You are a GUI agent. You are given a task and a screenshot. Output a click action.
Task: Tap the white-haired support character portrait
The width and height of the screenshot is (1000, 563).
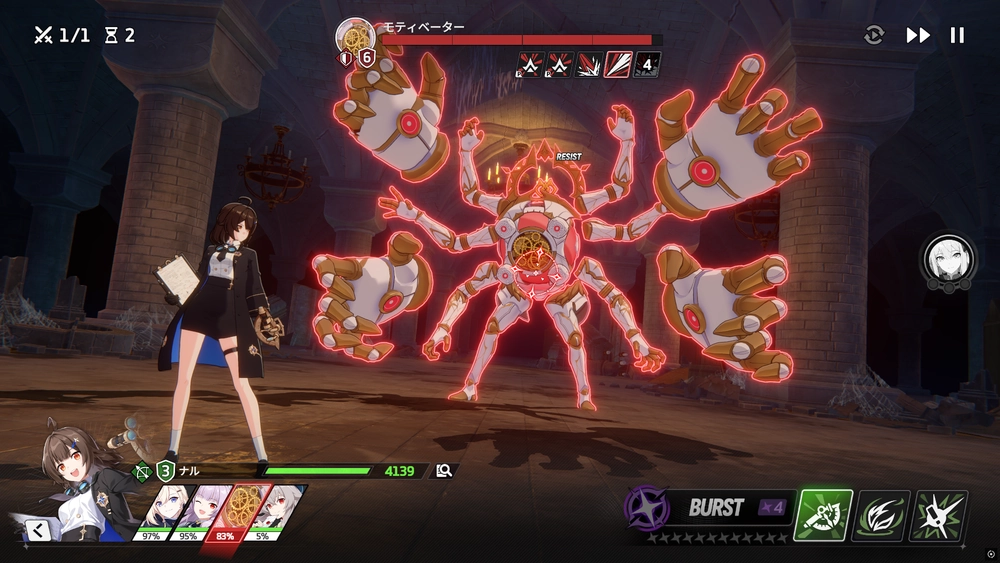(945, 258)
